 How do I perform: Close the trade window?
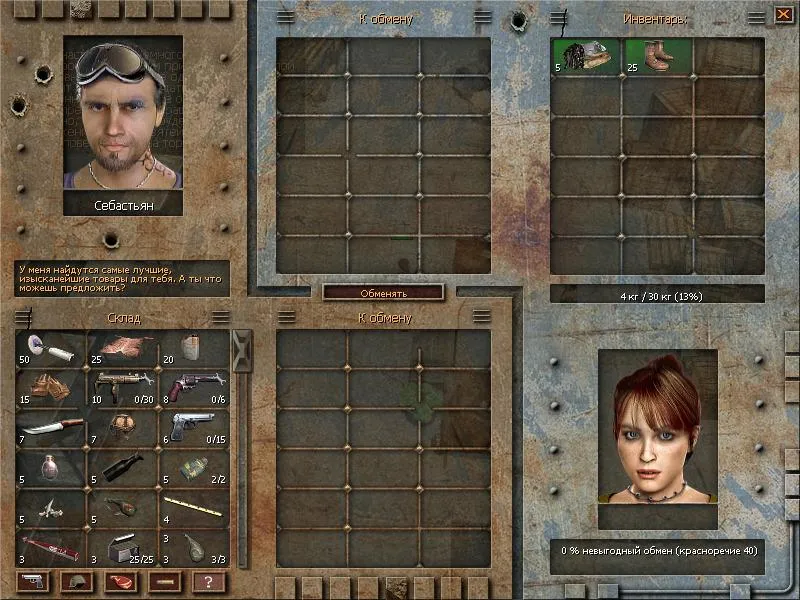pyautogui.click(x=783, y=15)
